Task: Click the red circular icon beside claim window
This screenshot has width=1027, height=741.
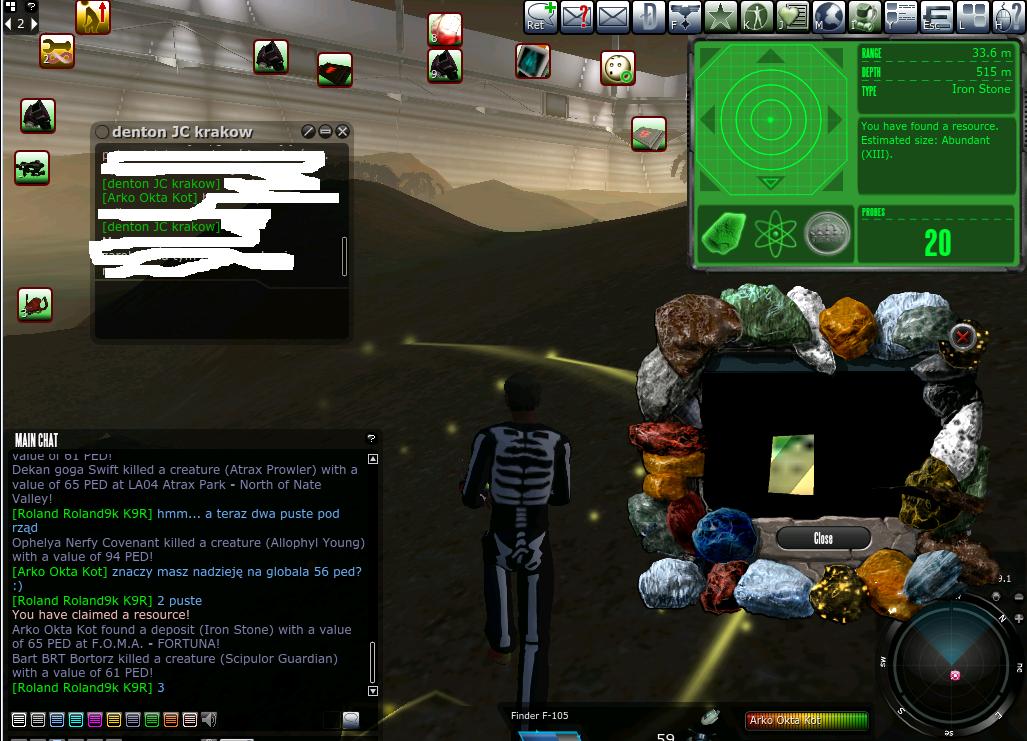Action: 962,336
